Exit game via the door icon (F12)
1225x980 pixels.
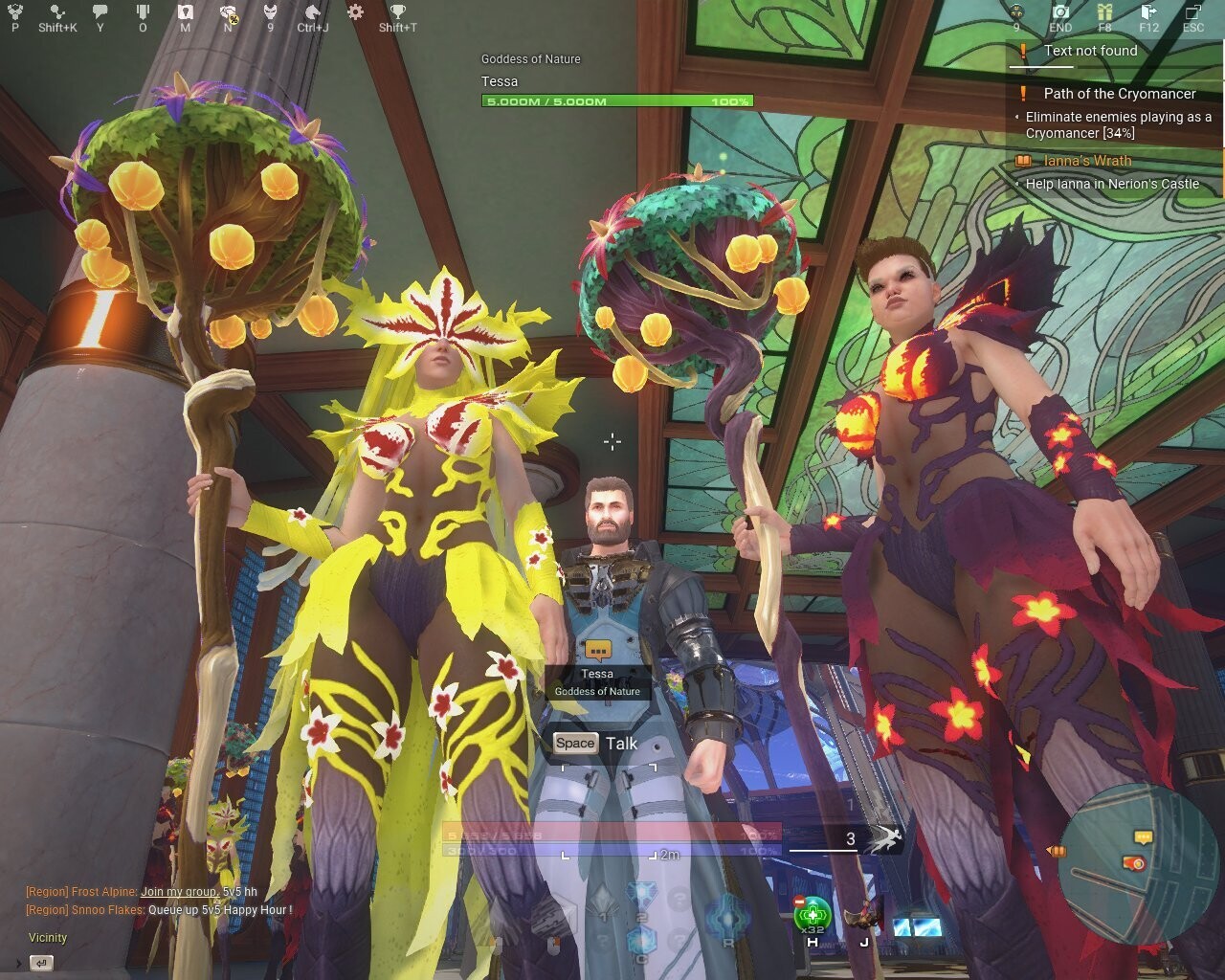click(1147, 11)
